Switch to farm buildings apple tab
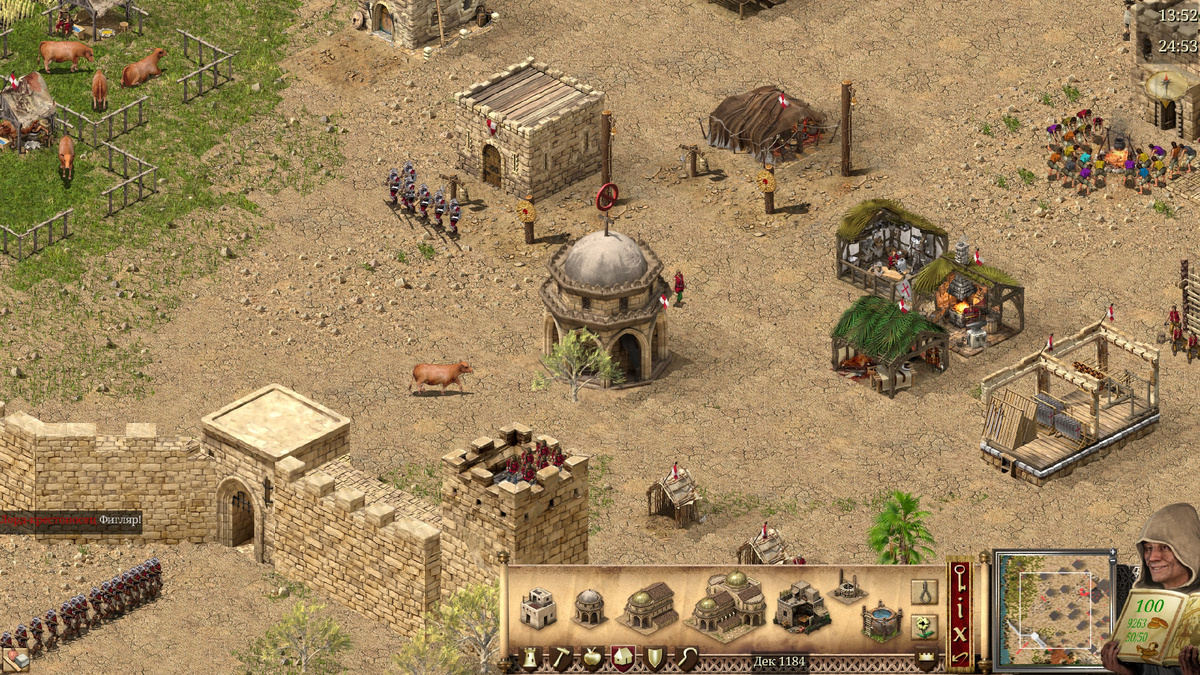1200x675 pixels. click(592, 659)
